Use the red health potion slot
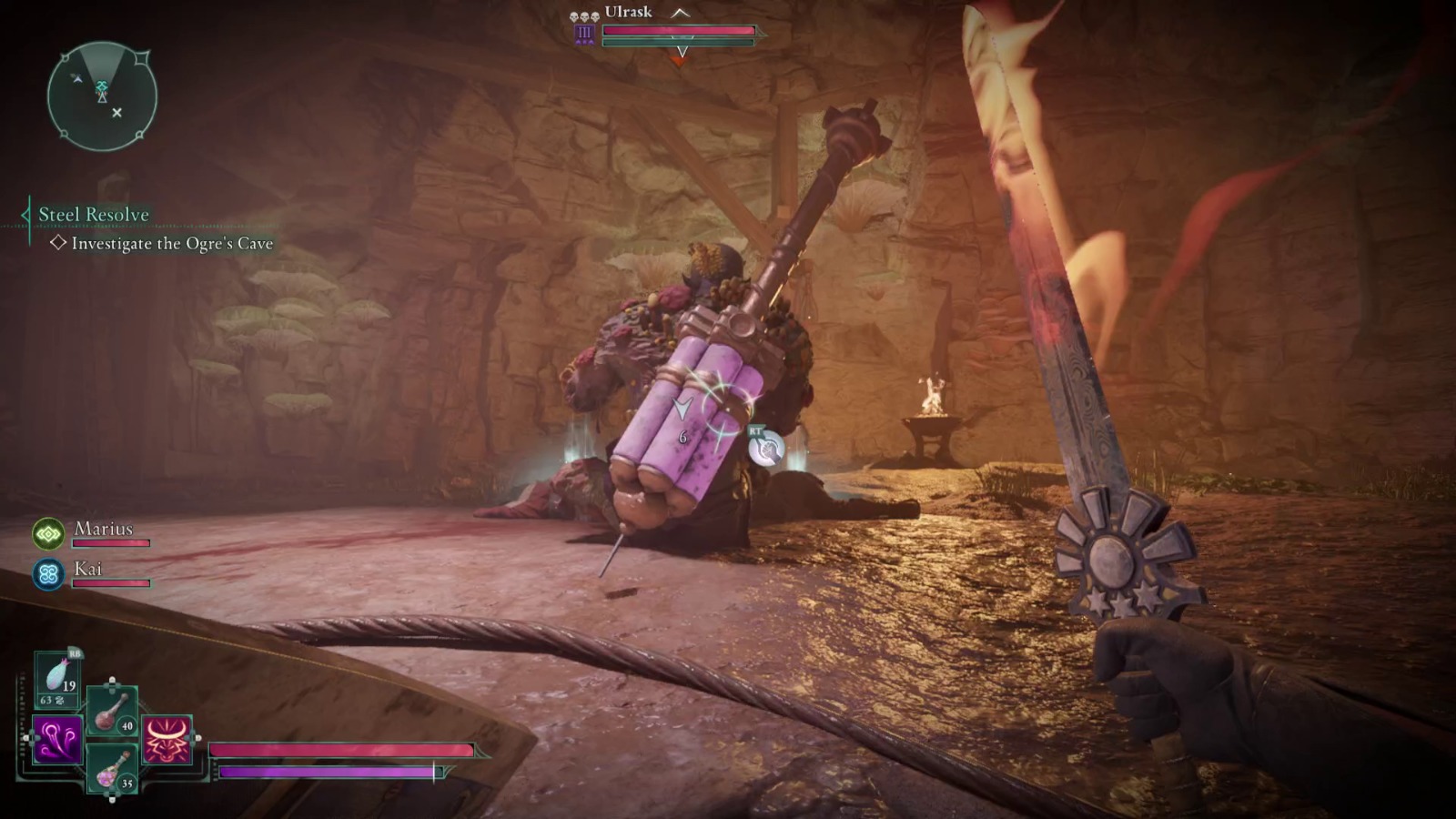 click(x=112, y=711)
